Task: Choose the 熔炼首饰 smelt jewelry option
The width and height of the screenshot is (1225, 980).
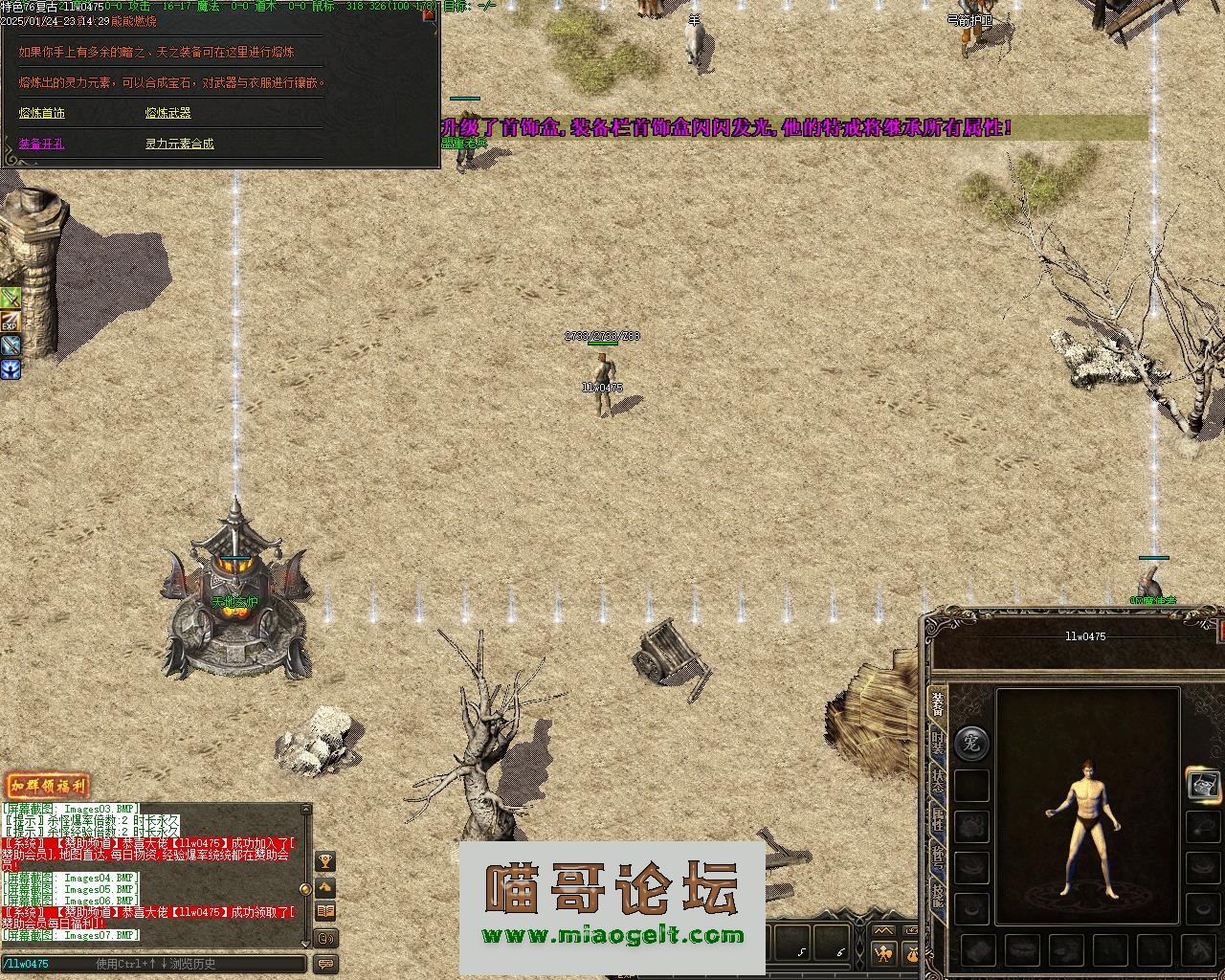Action: coord(42,113)
